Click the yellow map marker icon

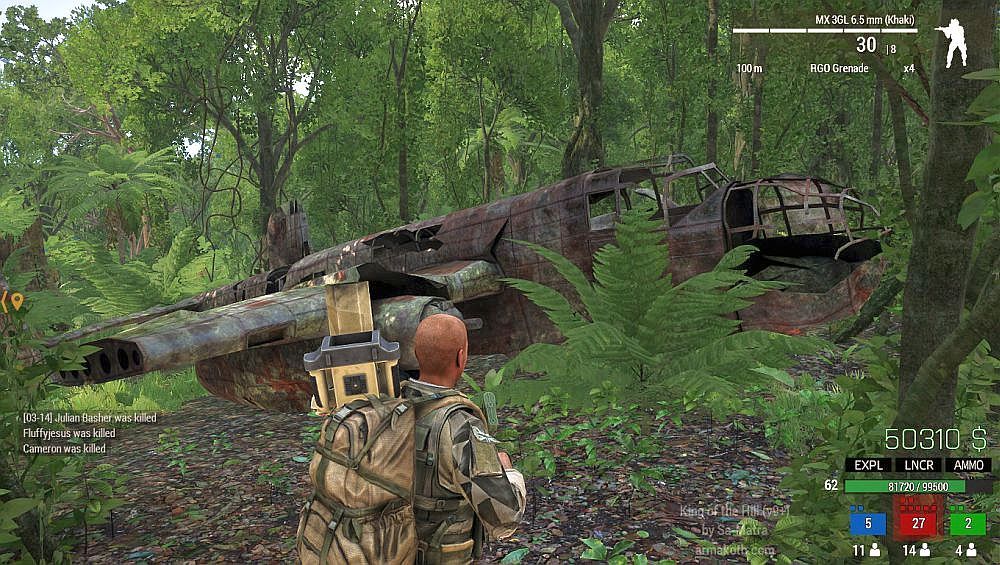click(x=16, y=299)
